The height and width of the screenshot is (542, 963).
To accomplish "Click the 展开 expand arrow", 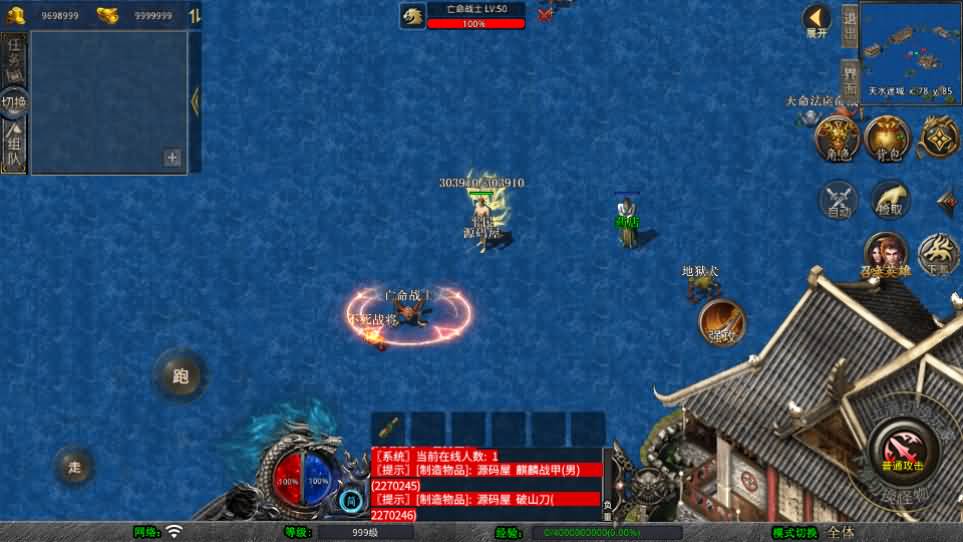I will [x=817, y=20].
